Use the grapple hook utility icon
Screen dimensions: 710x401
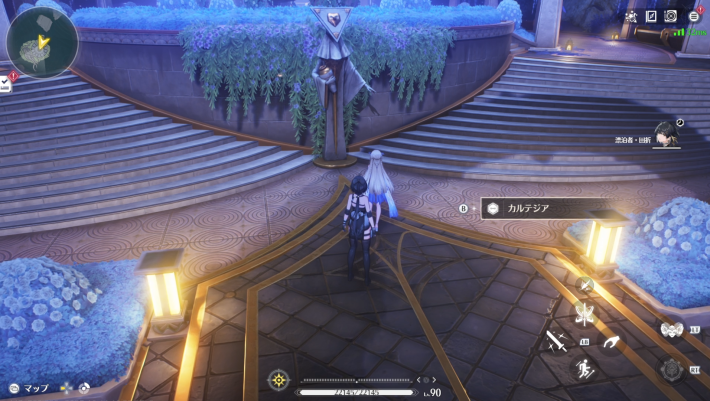click(611, 342)
